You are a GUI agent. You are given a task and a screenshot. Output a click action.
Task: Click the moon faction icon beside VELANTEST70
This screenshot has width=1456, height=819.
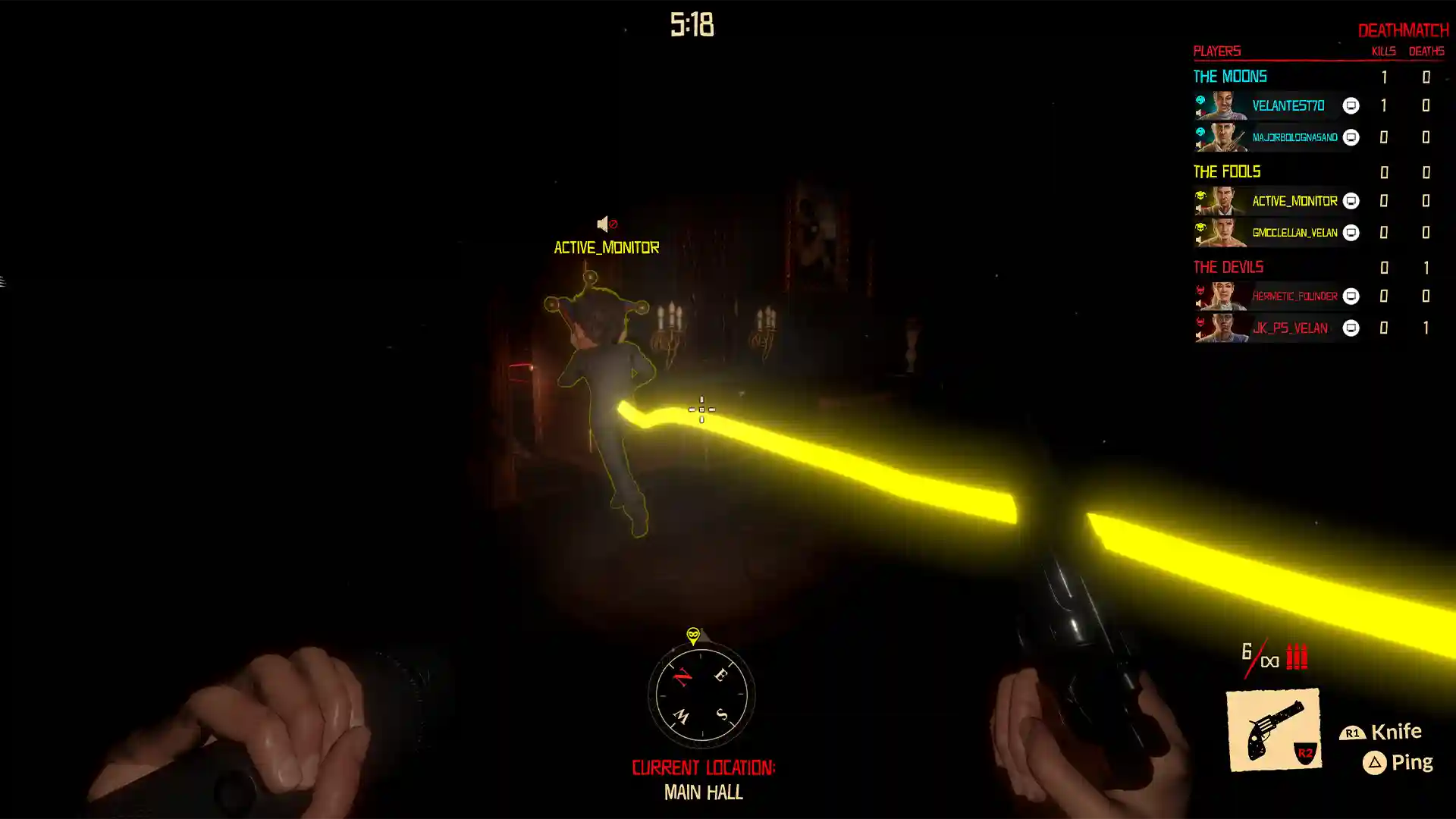tap(1199, 101)
